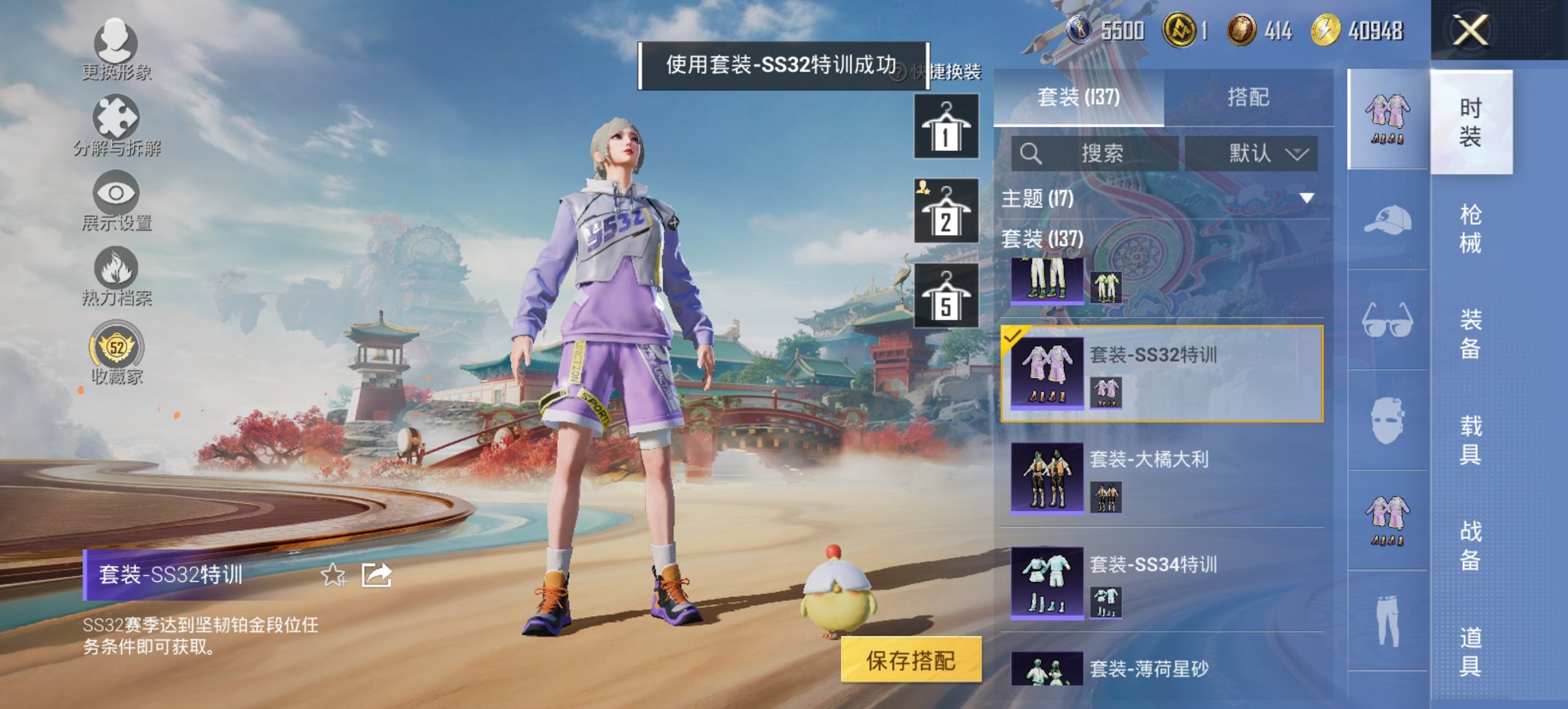
Task: Open the 展示设置 display settings
Action: [116, 205]
